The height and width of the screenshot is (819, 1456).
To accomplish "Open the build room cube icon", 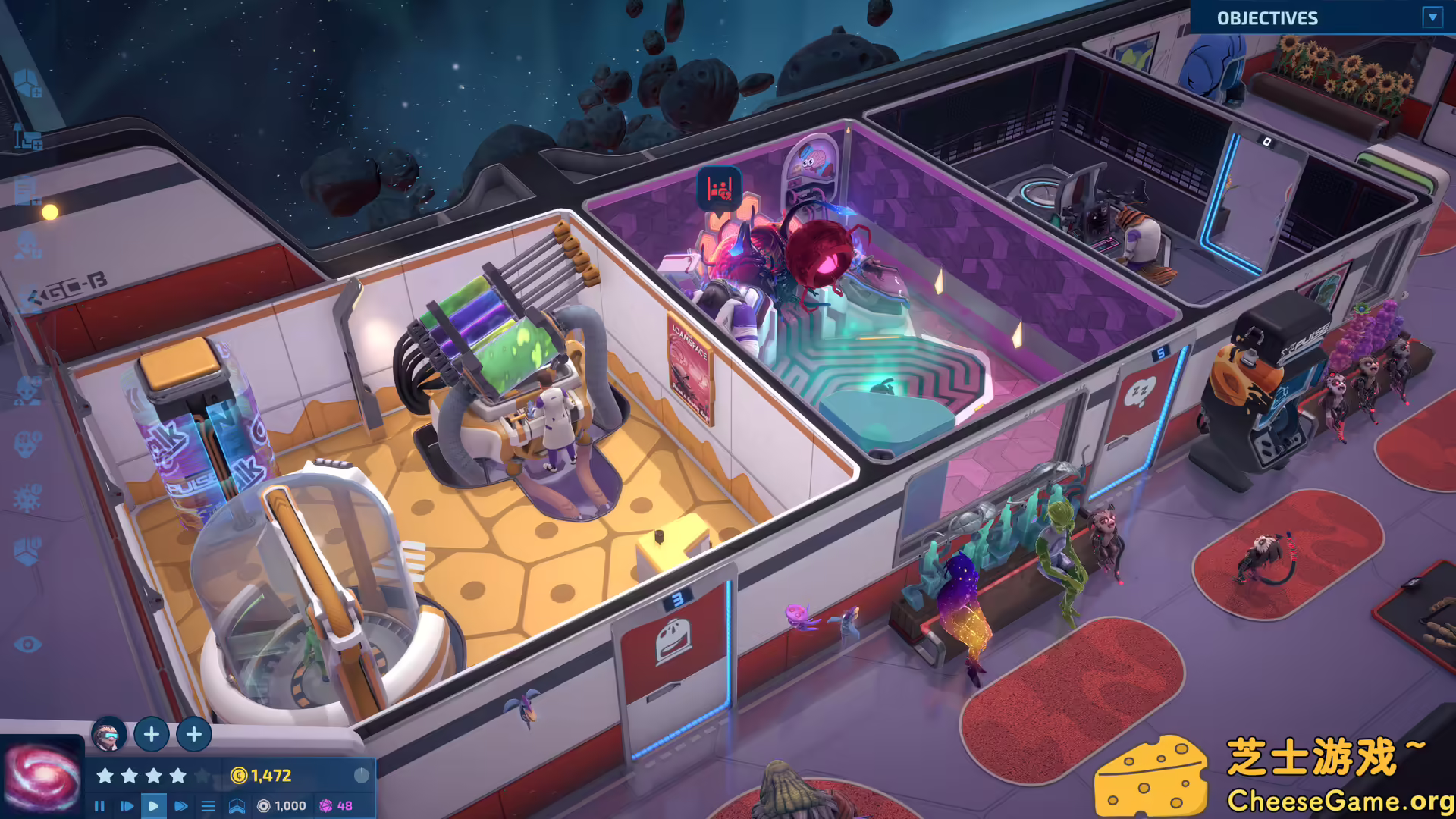I will pyautogui.click(x=27, y=83).
